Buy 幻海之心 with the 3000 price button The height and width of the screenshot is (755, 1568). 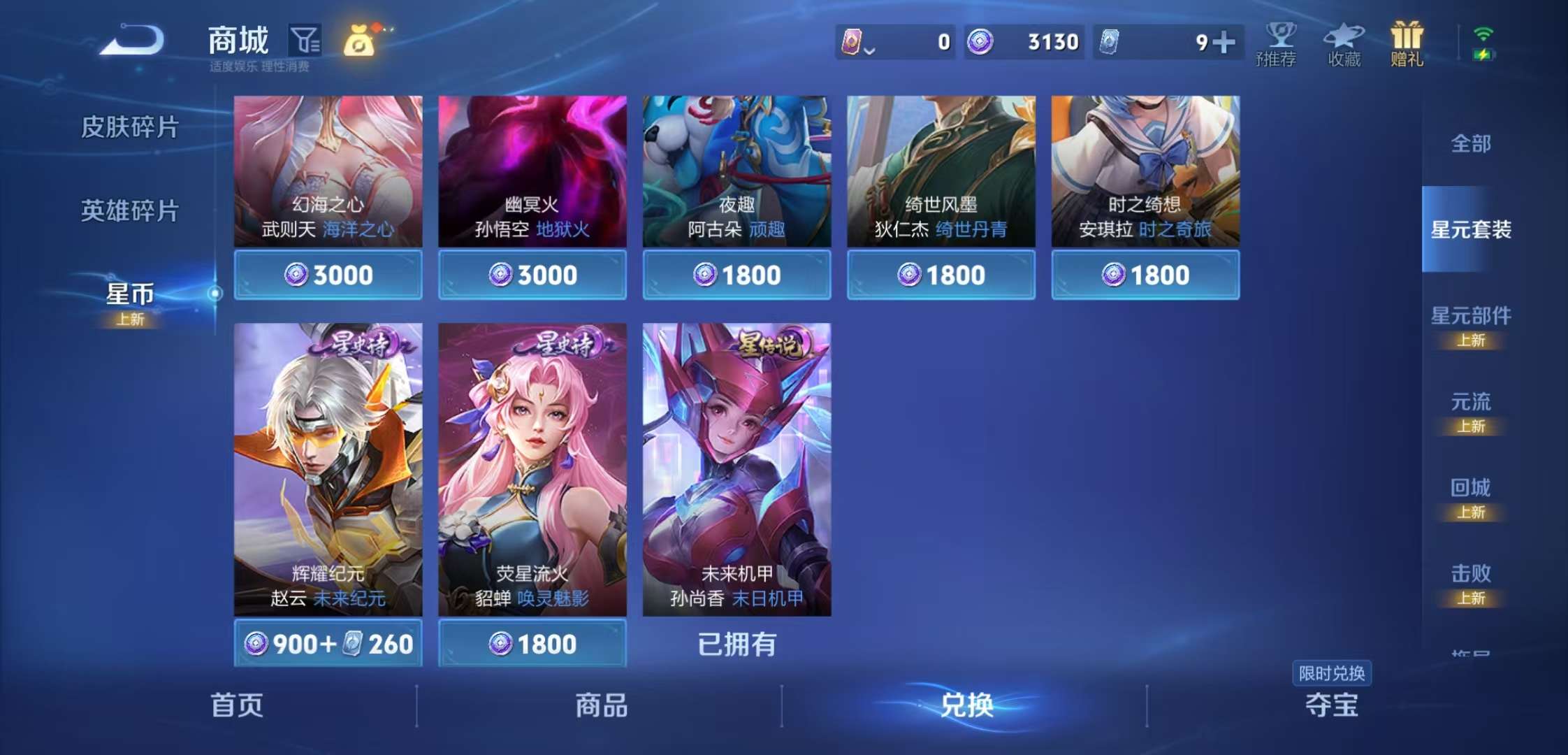[327, 275]
